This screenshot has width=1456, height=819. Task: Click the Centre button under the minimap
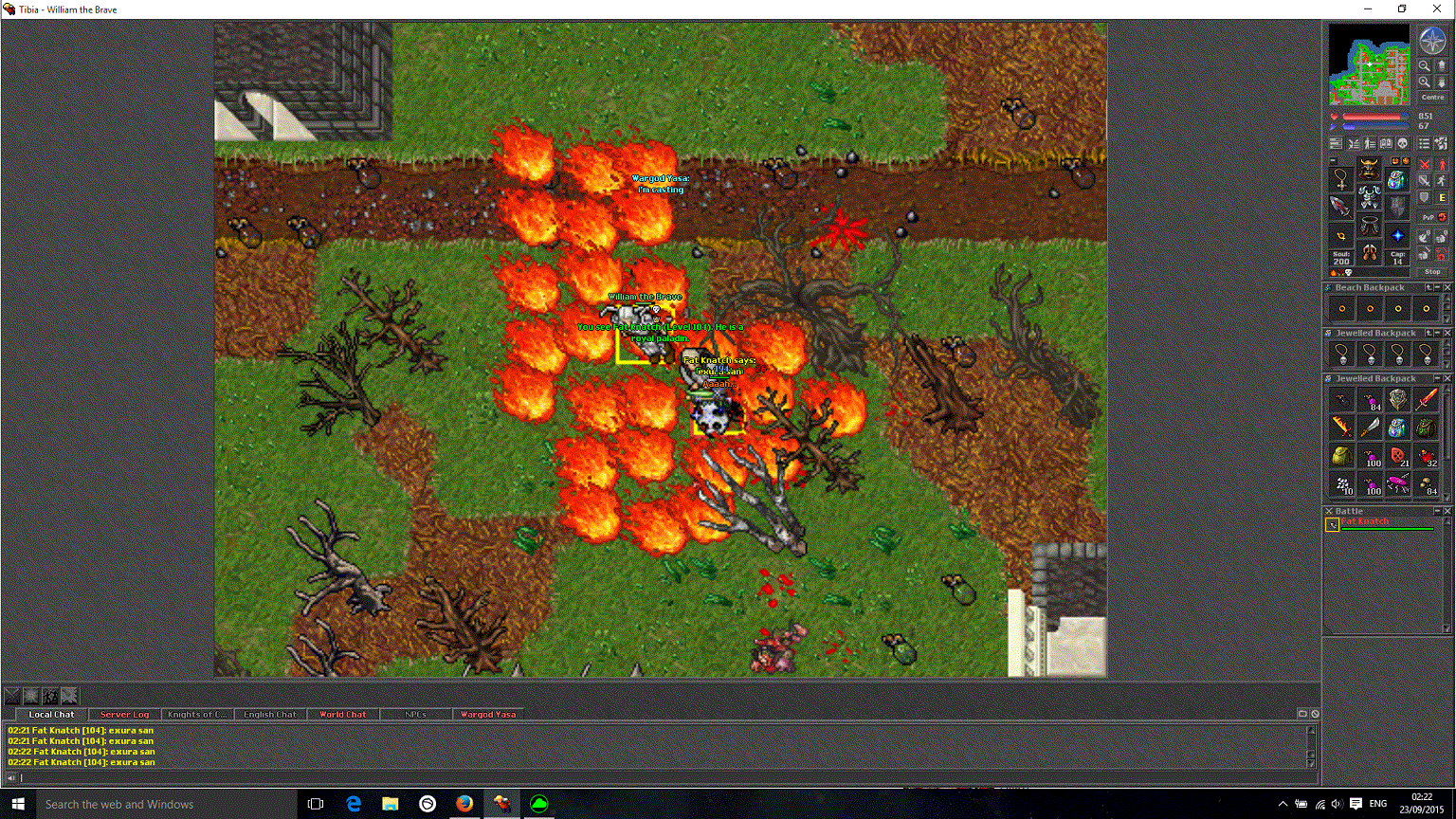point(1432,97)
